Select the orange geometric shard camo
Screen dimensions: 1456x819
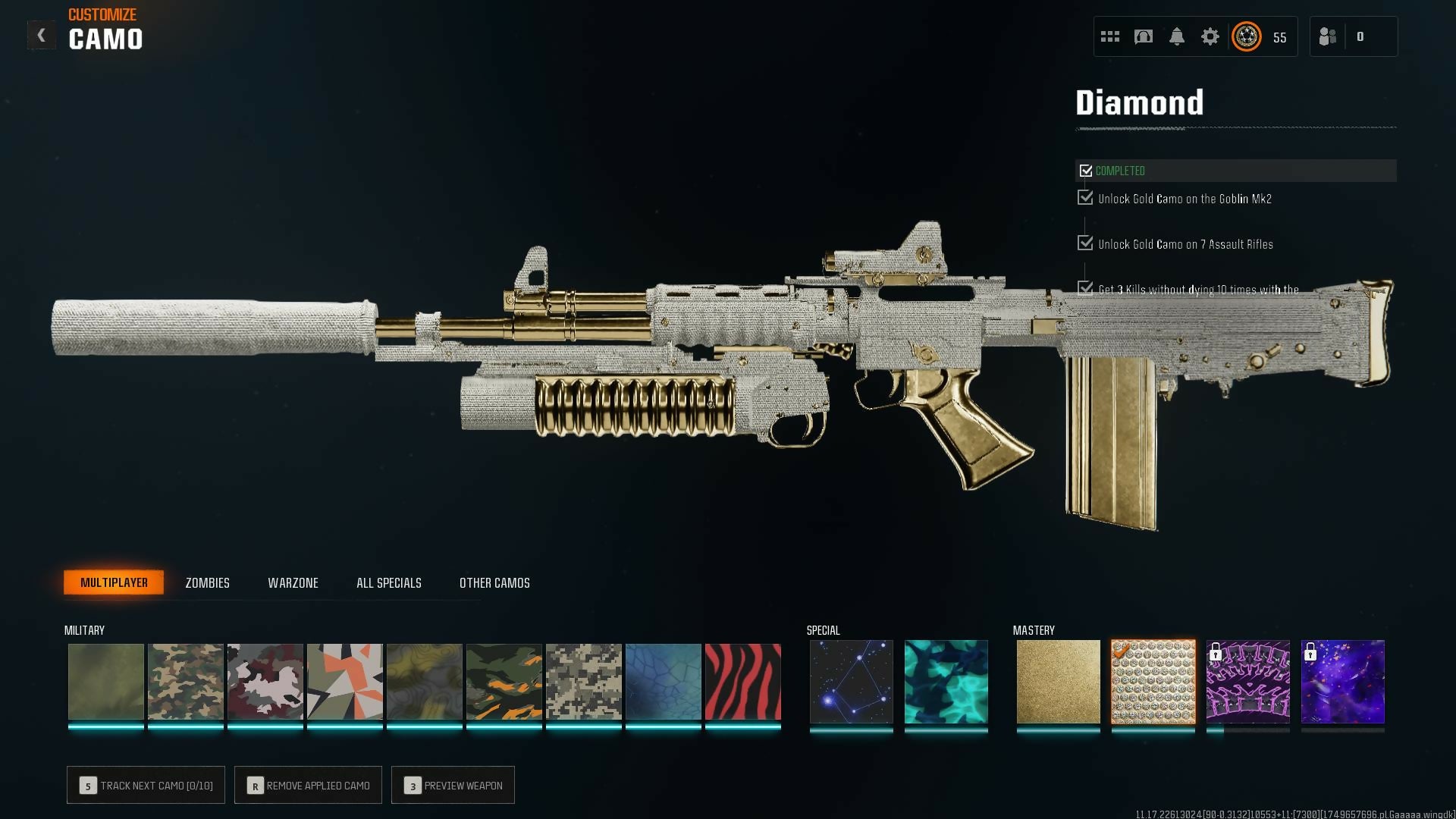click(x=344, y=682)
